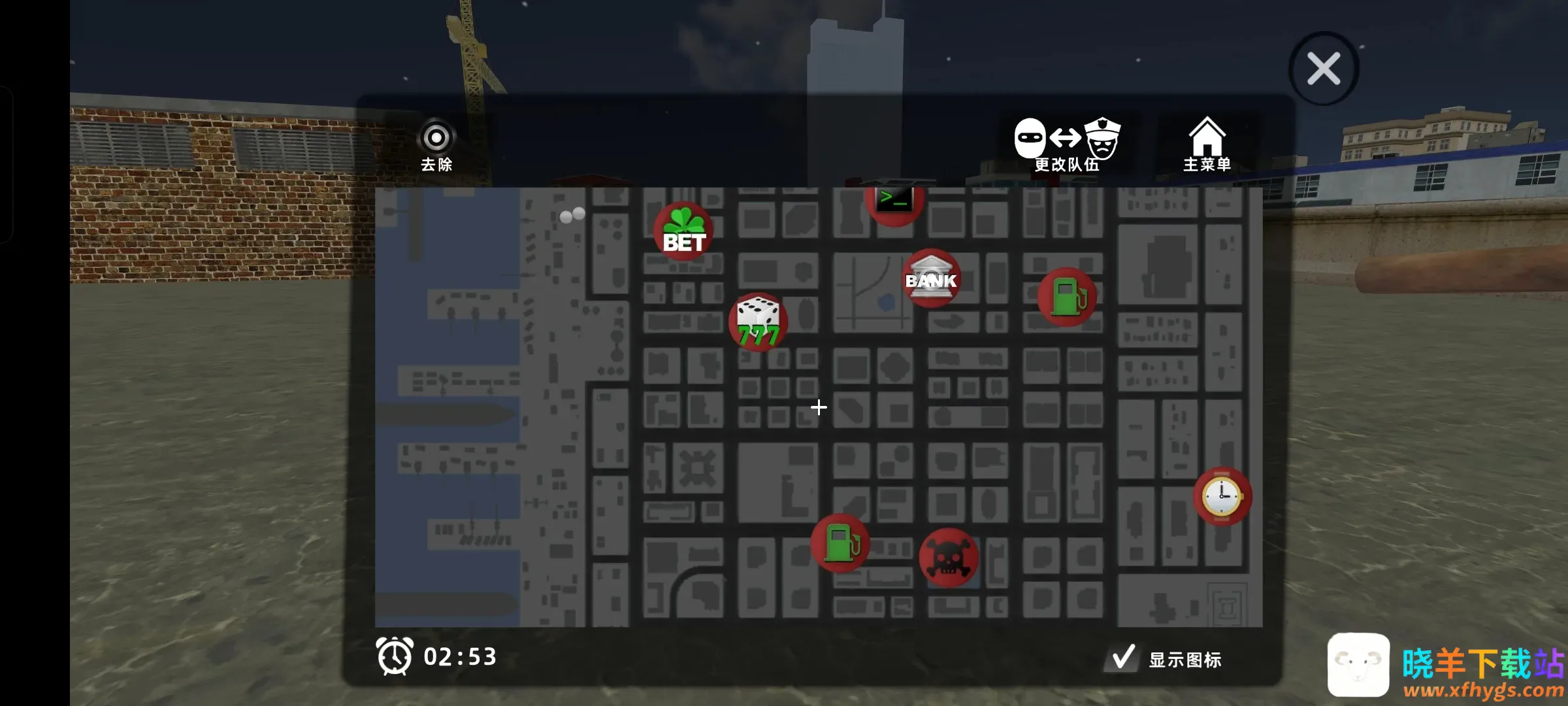The image size is (1568, 706).
Task: Click the 去除 remove marker button
Action: (436, 146)
